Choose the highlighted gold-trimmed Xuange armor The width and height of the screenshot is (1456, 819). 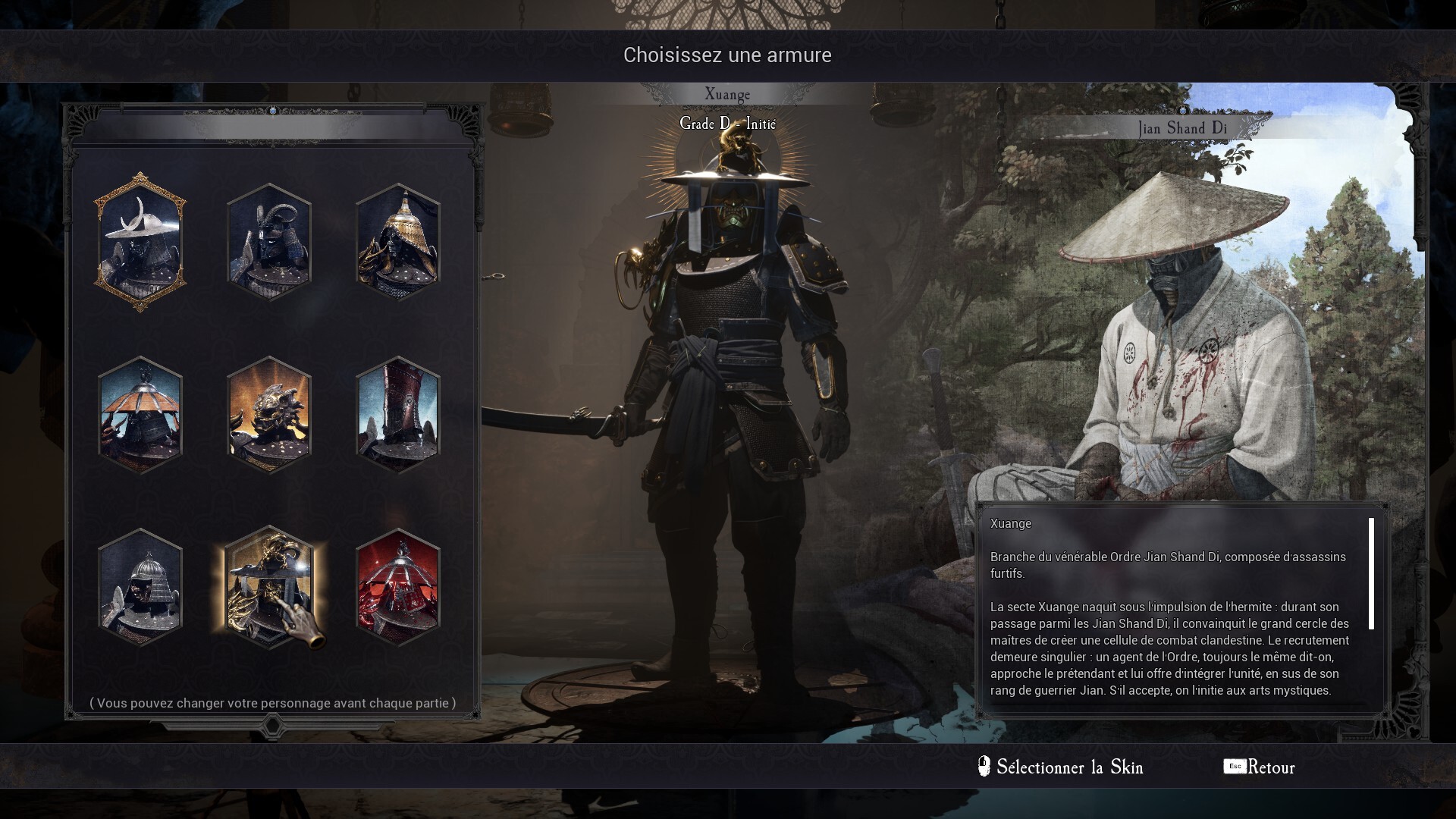coord(269,588)
